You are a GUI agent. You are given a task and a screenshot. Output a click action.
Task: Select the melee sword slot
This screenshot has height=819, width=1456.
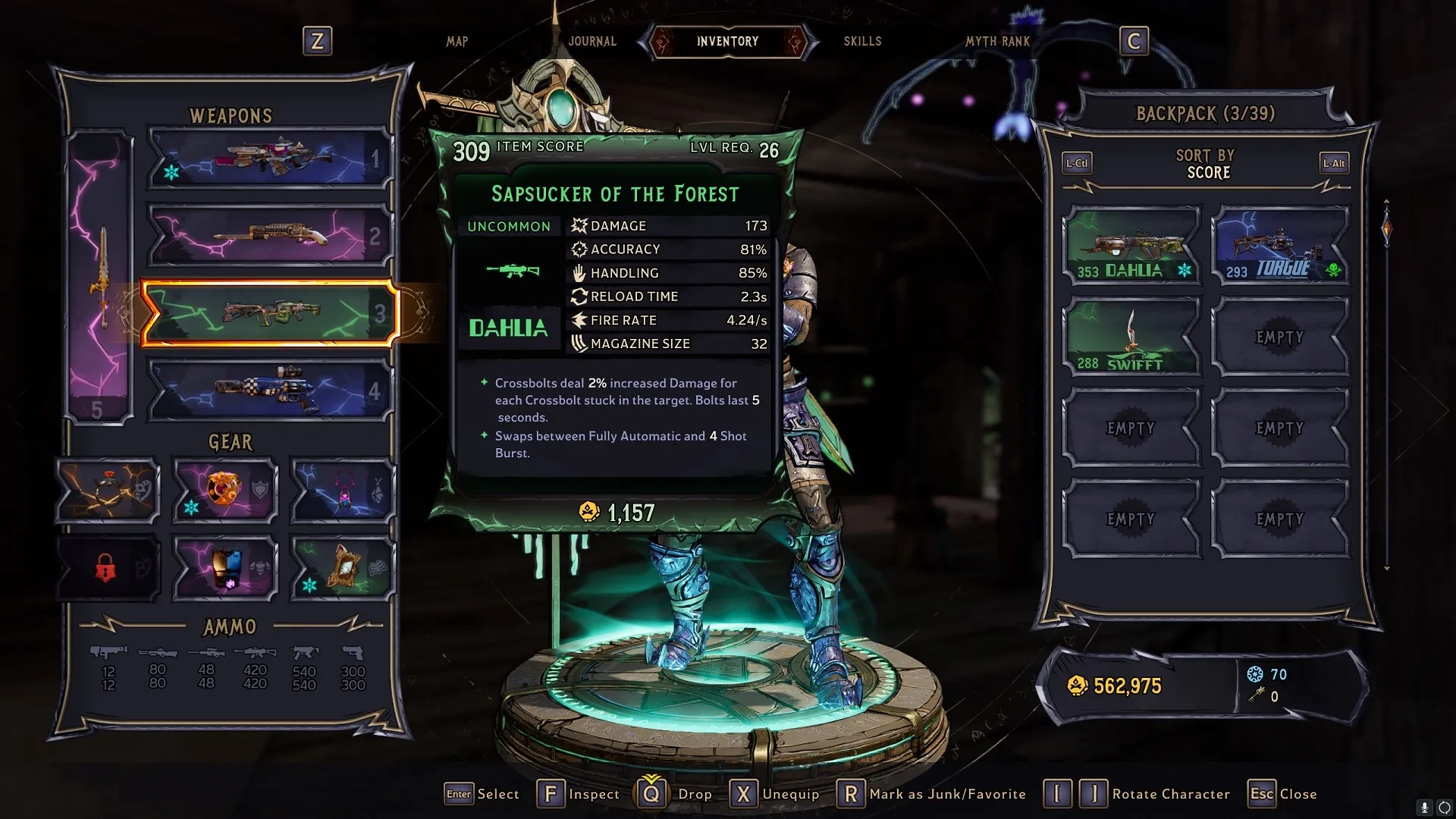point(100,277)
